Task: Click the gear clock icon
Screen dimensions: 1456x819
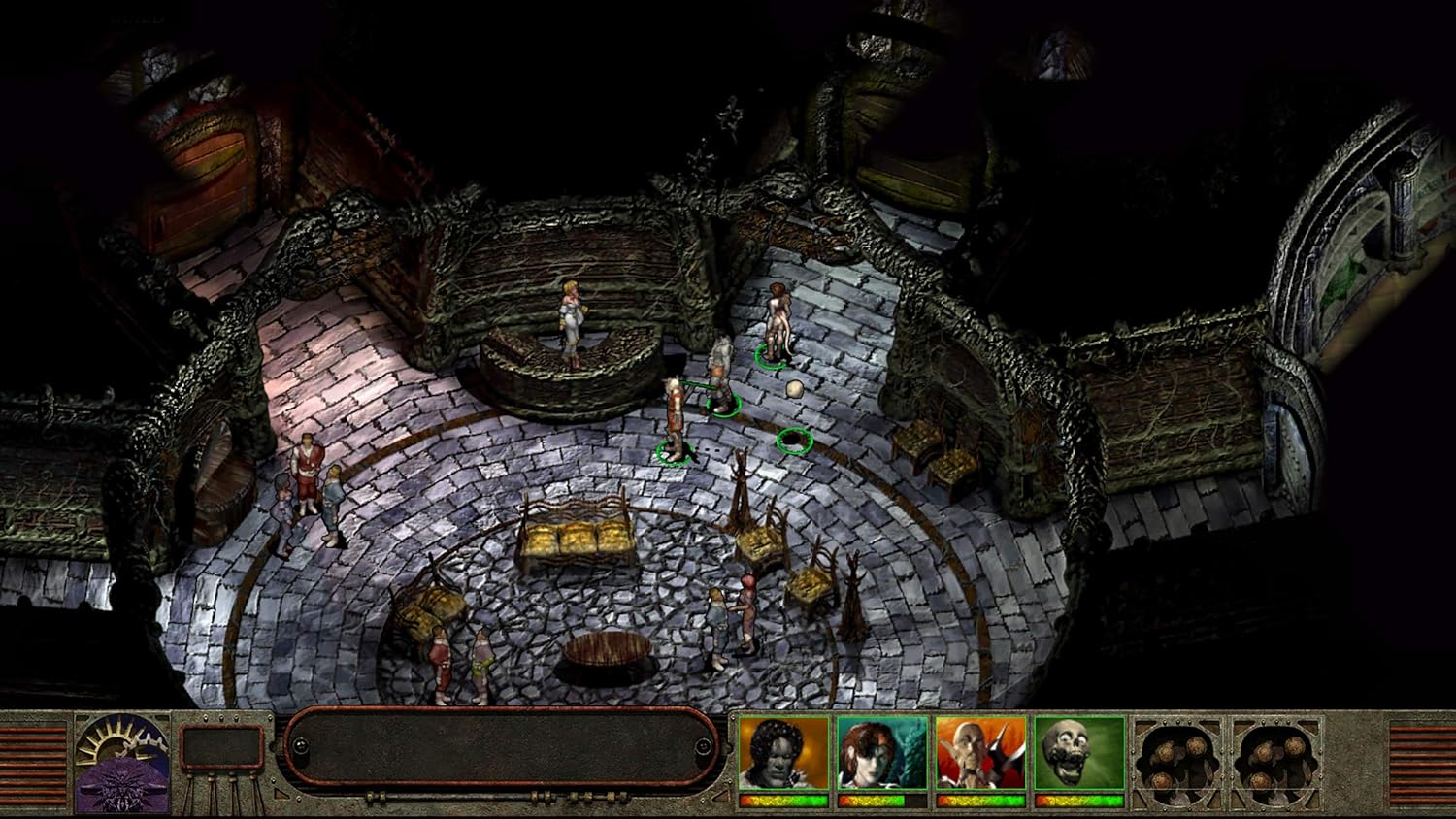Action: pos(121,763)
